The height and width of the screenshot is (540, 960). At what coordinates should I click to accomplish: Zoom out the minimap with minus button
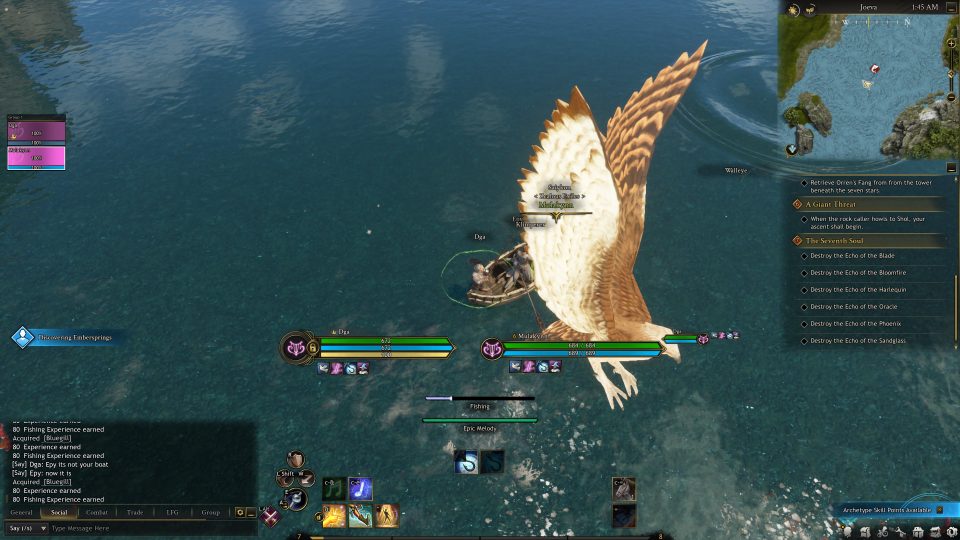tap(951, 97)
